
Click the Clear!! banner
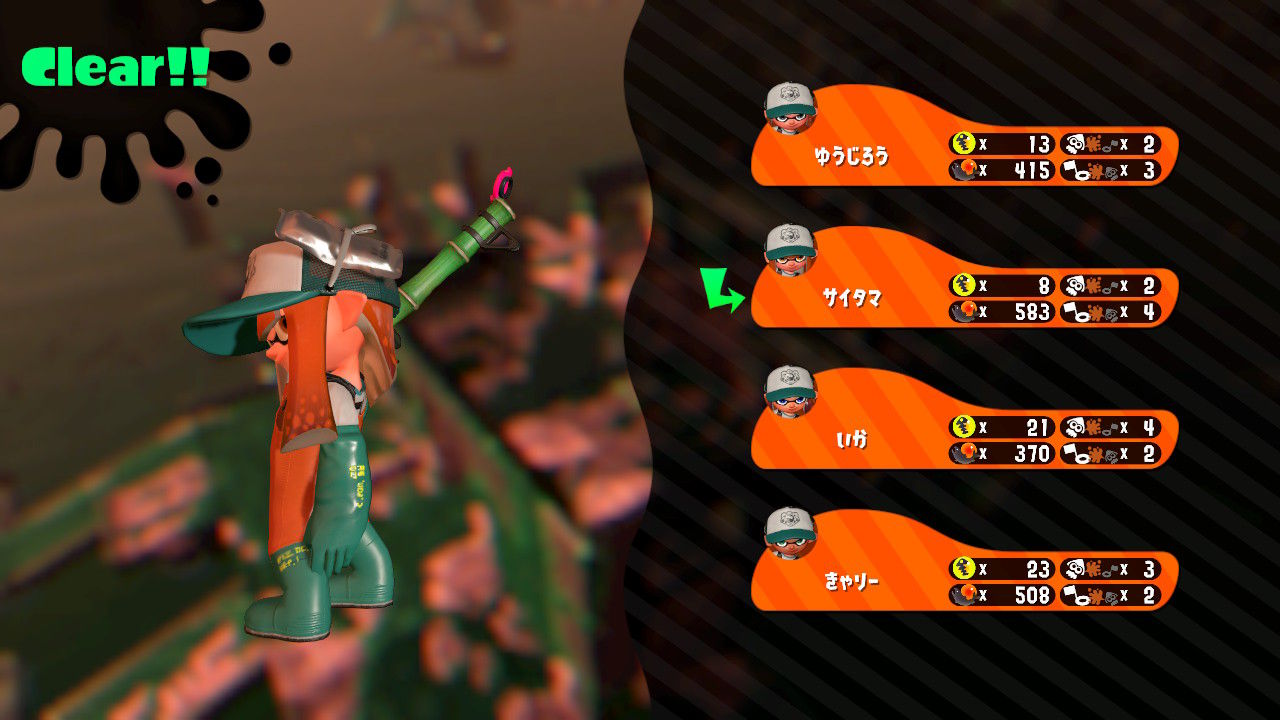coord(115,68)
